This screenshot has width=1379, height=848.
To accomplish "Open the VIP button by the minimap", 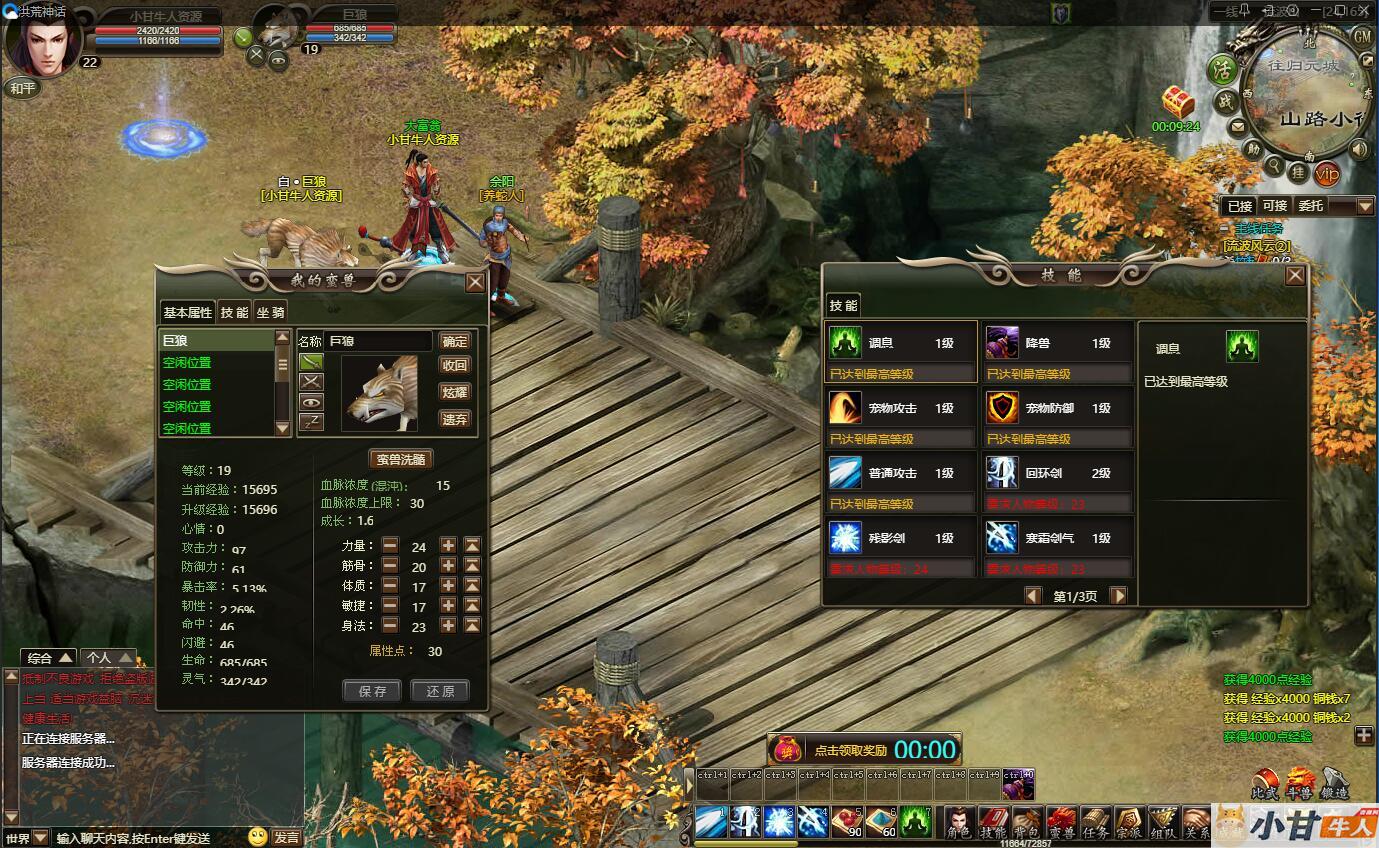I will tap(1327, 174).
